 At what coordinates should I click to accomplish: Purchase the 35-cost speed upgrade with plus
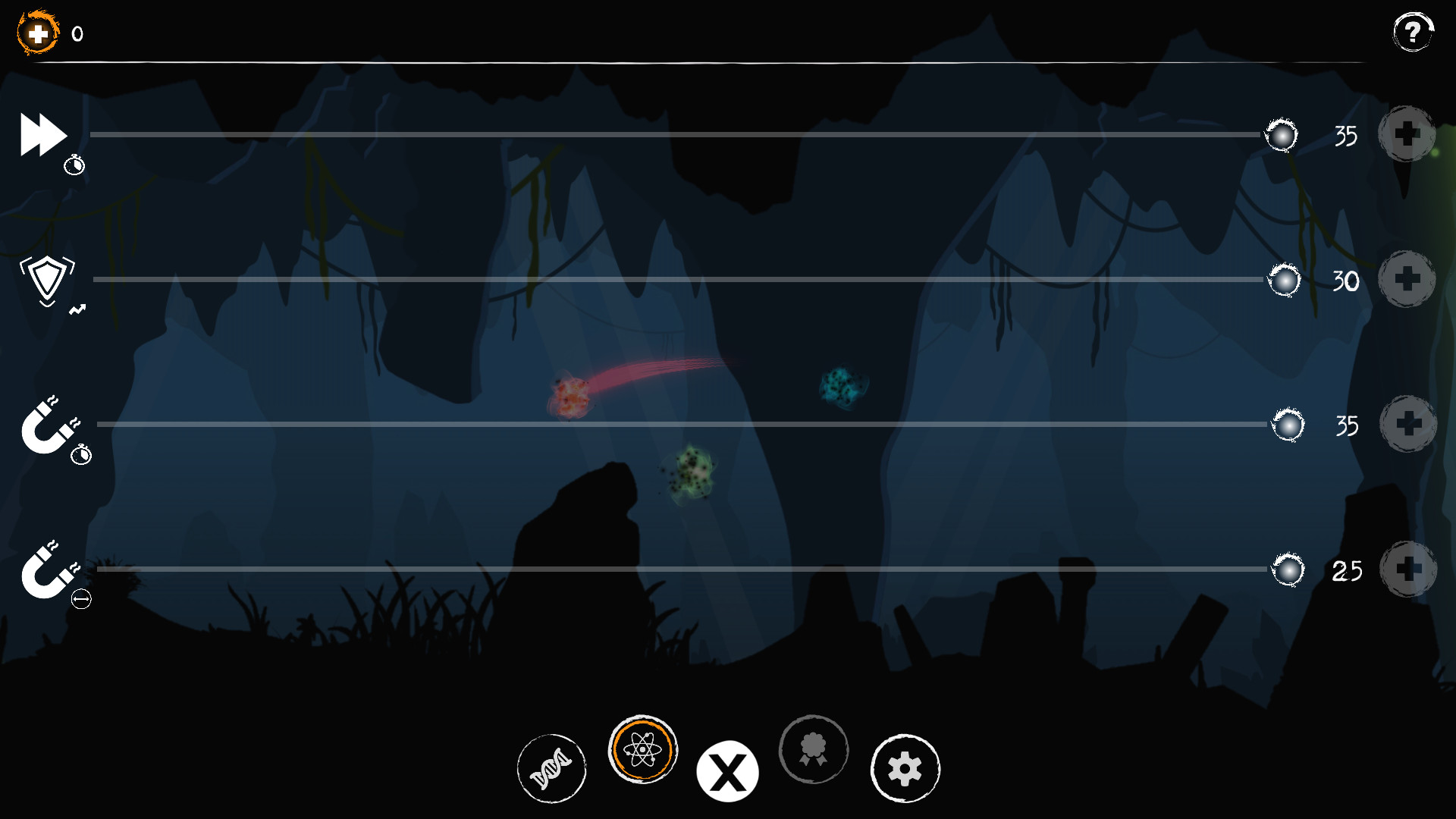pos(1407,135)
